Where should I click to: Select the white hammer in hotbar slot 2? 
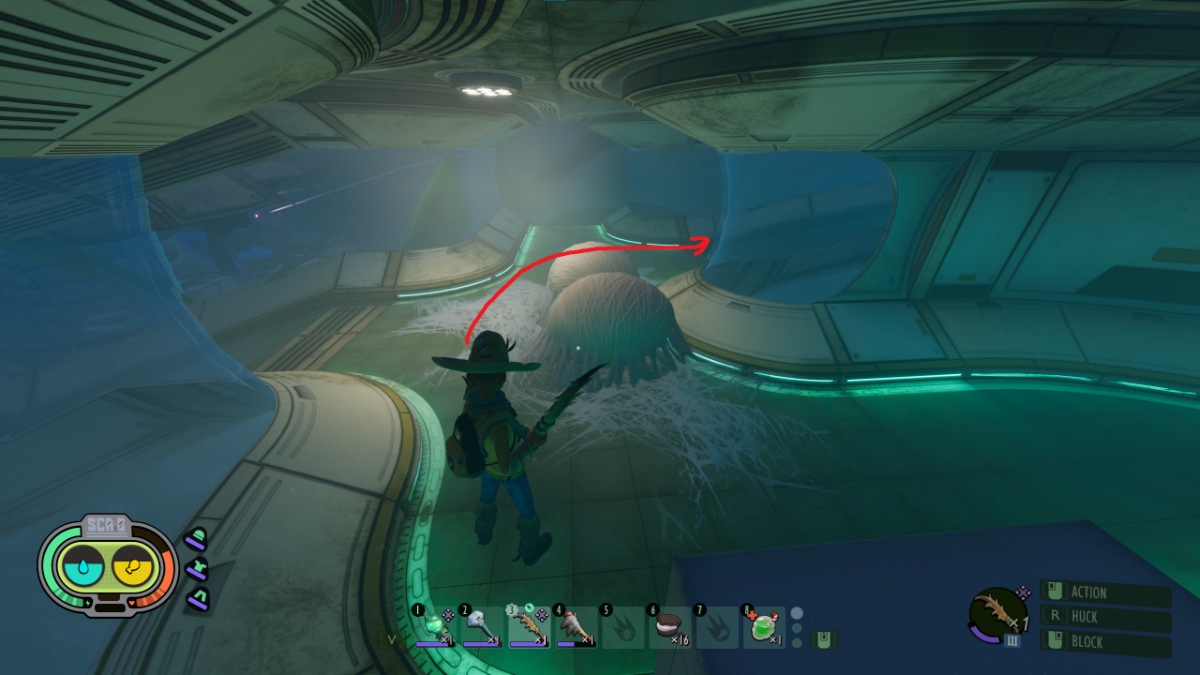pyautogui.click(x=480, y=626)
